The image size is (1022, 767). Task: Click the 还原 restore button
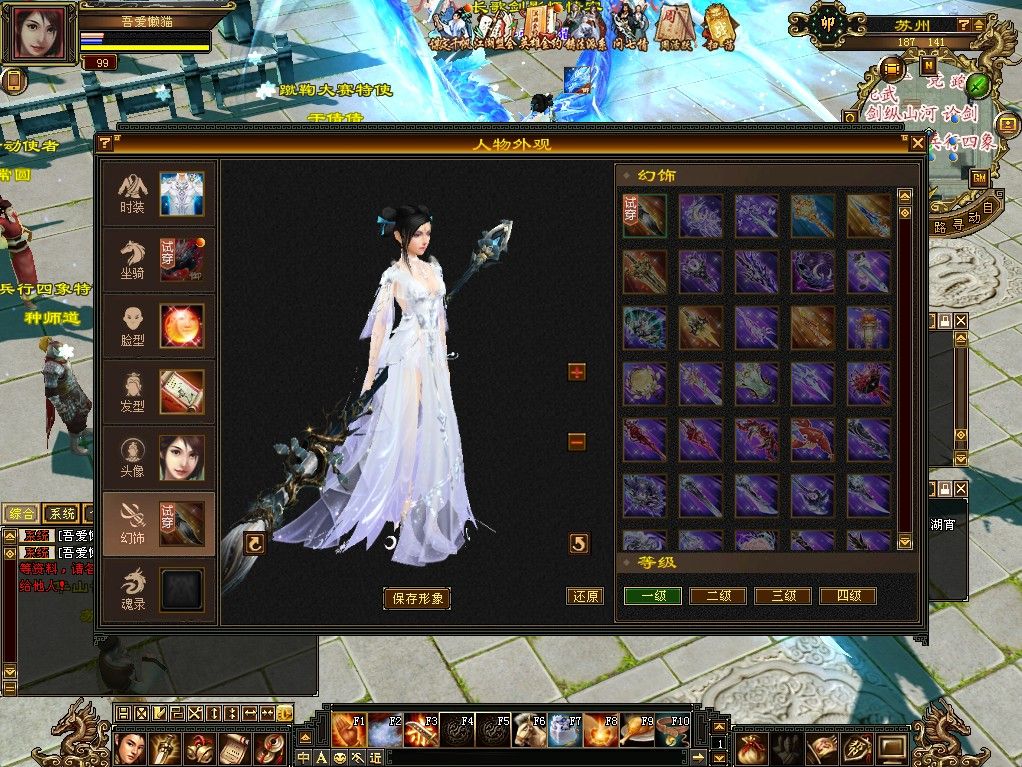pos(585,596)
